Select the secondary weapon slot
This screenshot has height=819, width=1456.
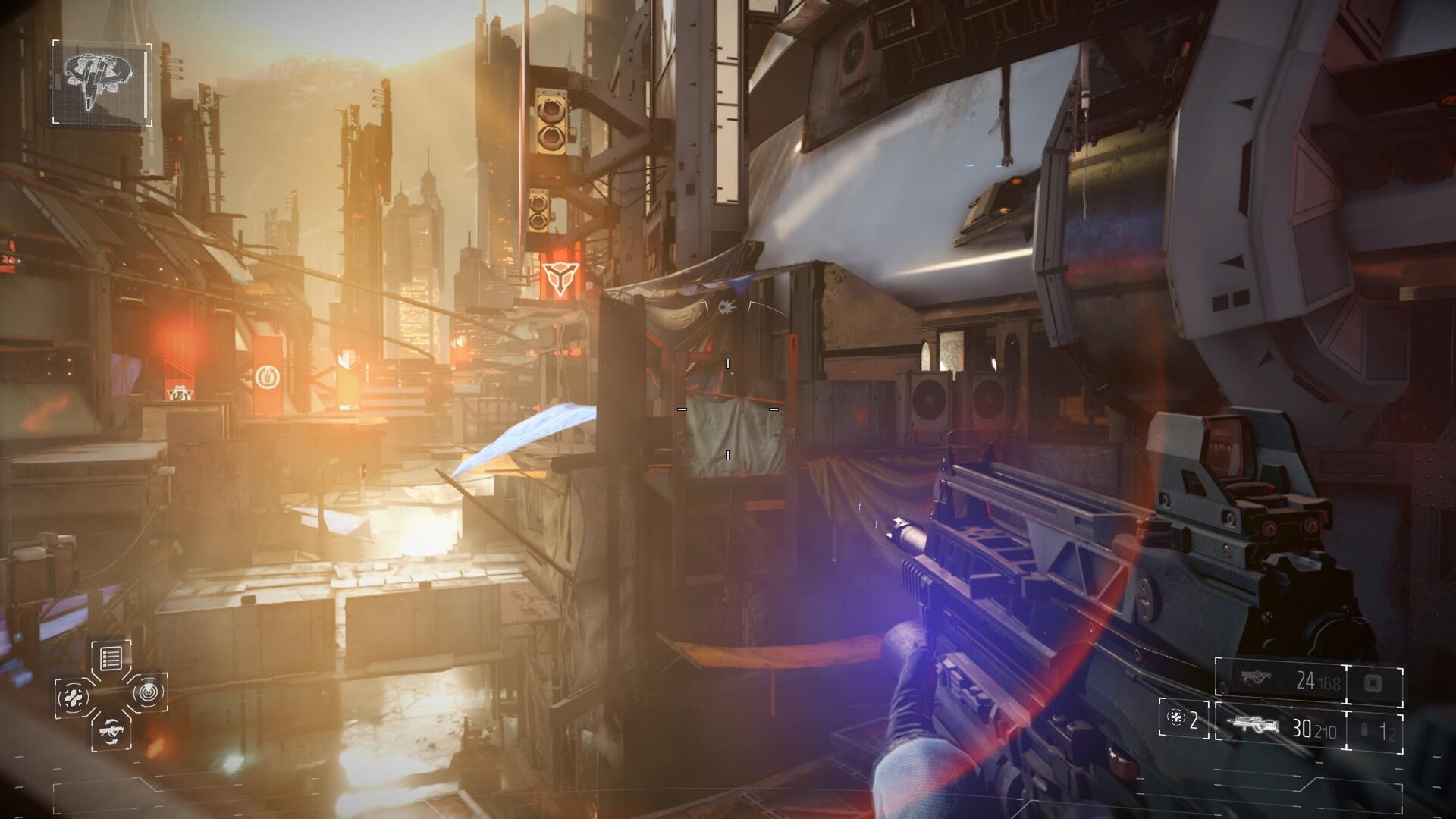[1280, 681]
